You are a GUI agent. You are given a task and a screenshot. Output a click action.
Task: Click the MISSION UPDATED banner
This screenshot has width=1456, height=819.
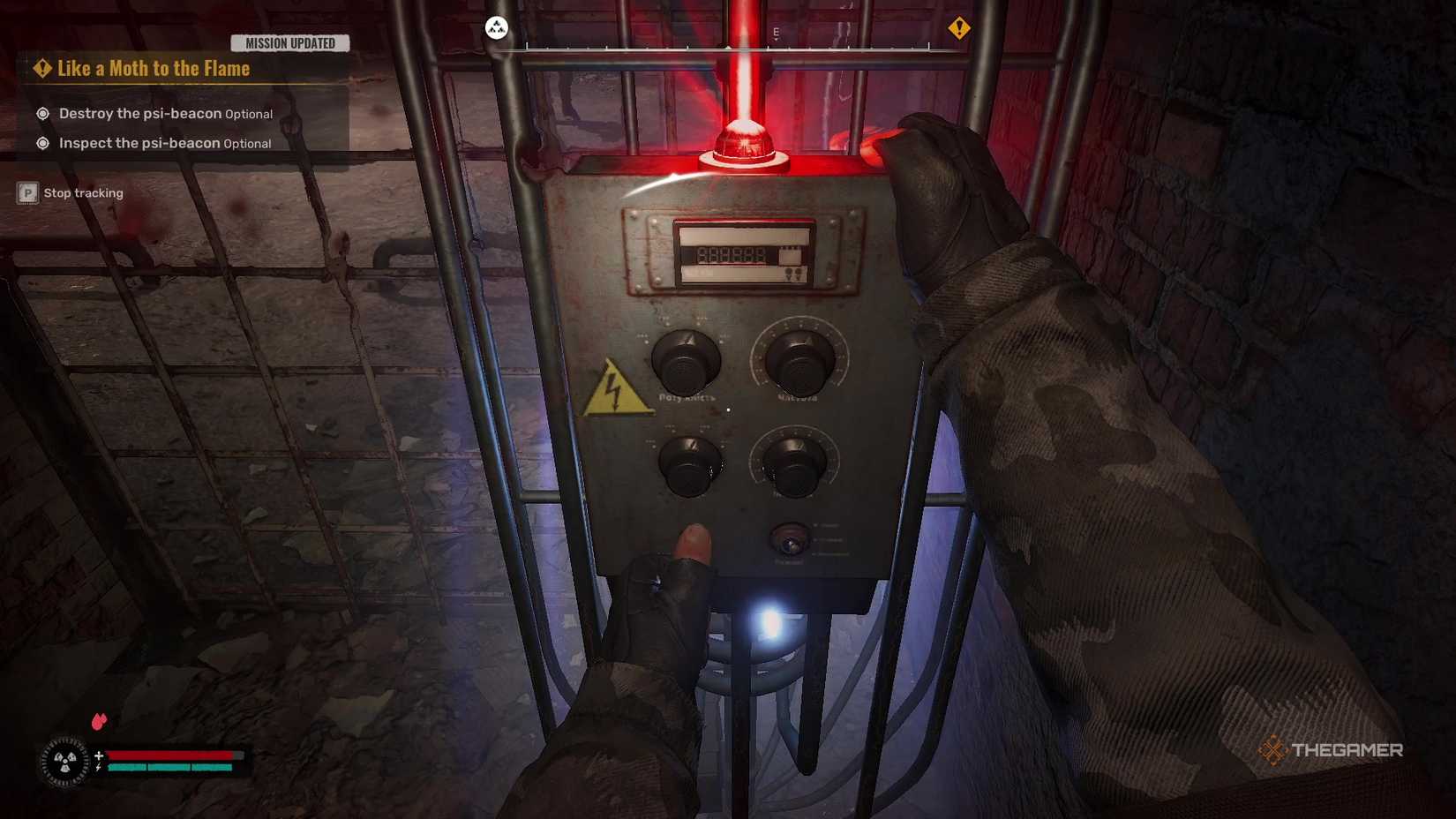point(289,42)
